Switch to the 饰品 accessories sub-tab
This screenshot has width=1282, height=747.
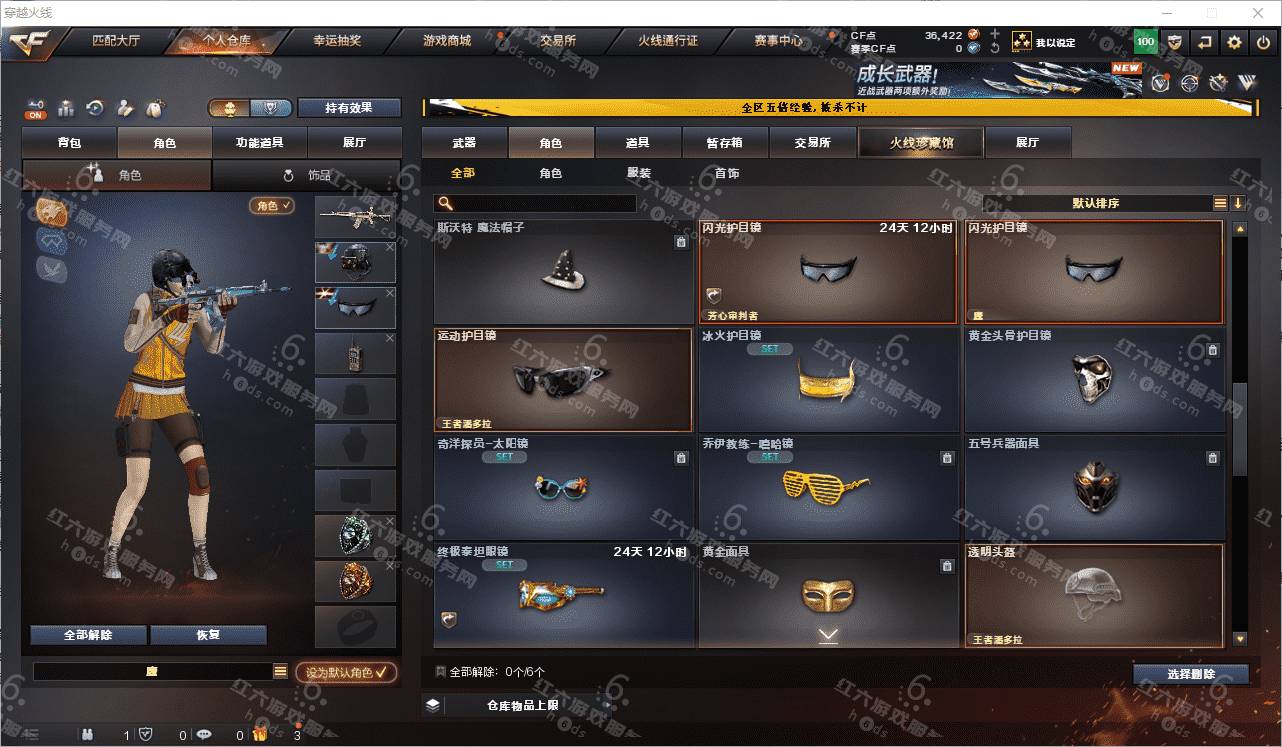coord(306,175)
